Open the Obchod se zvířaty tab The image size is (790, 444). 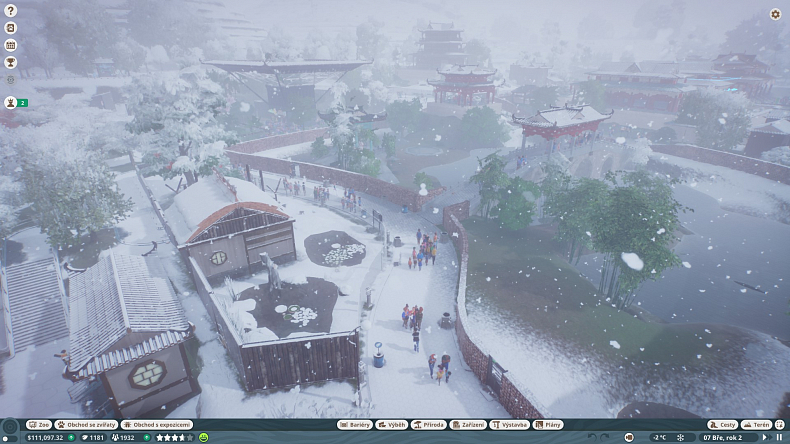[87, 425]
